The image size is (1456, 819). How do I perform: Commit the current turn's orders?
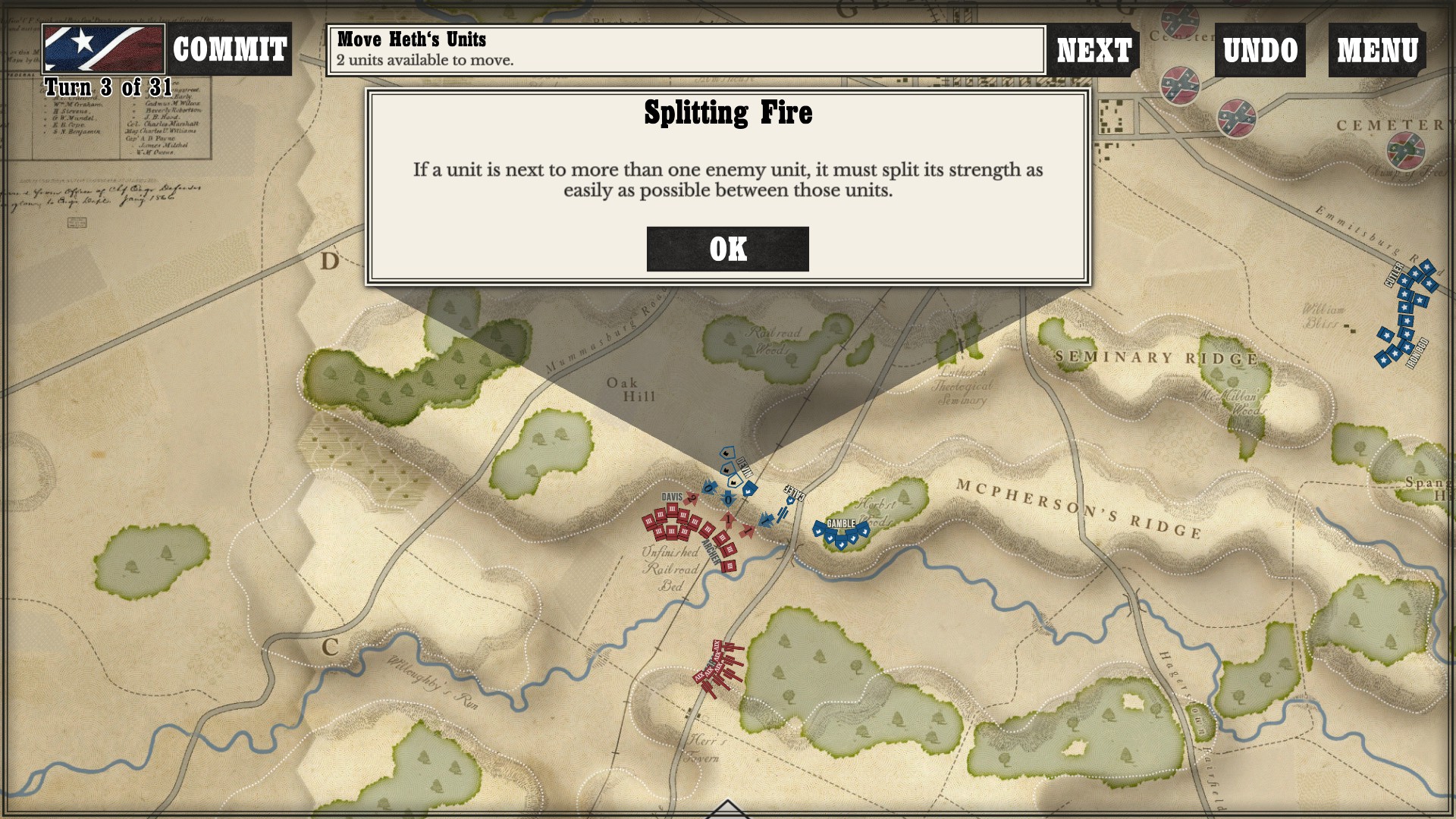[x=229, y=50]
